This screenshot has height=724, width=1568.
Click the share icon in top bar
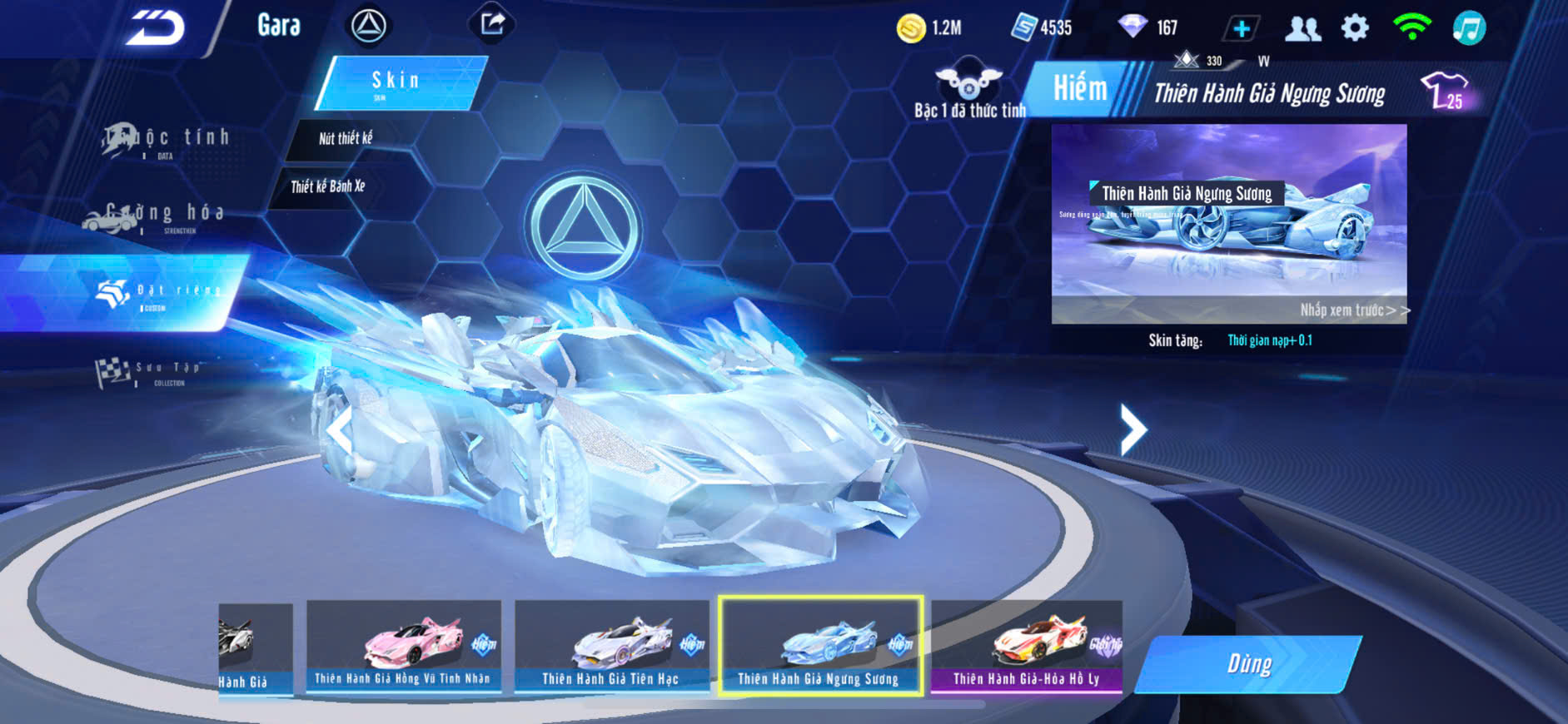coord(492,24)
